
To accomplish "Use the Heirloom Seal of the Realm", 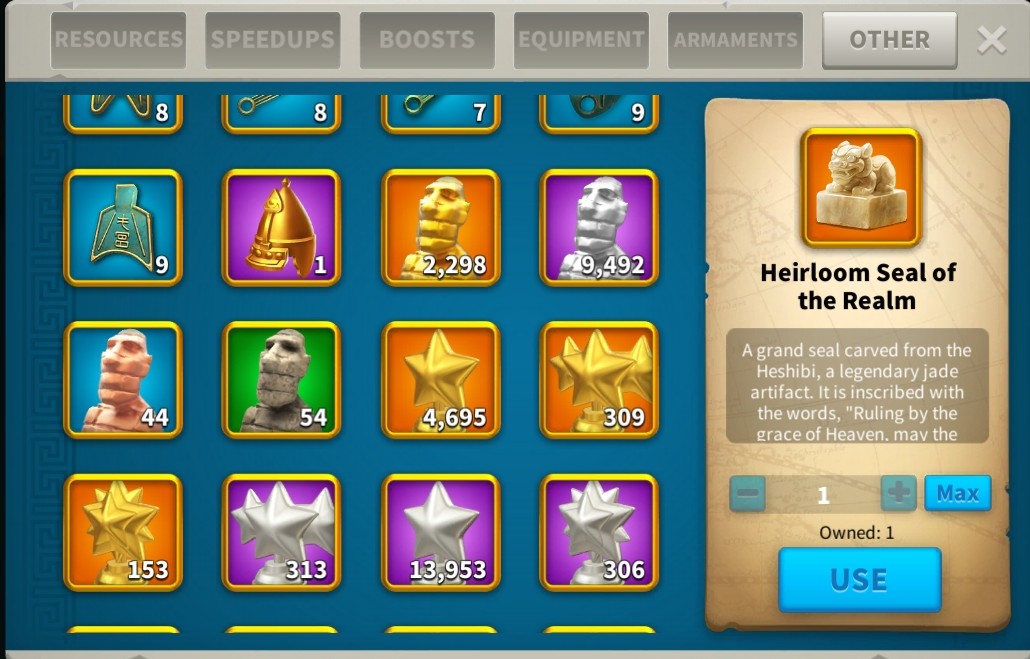I will point(859,579).
